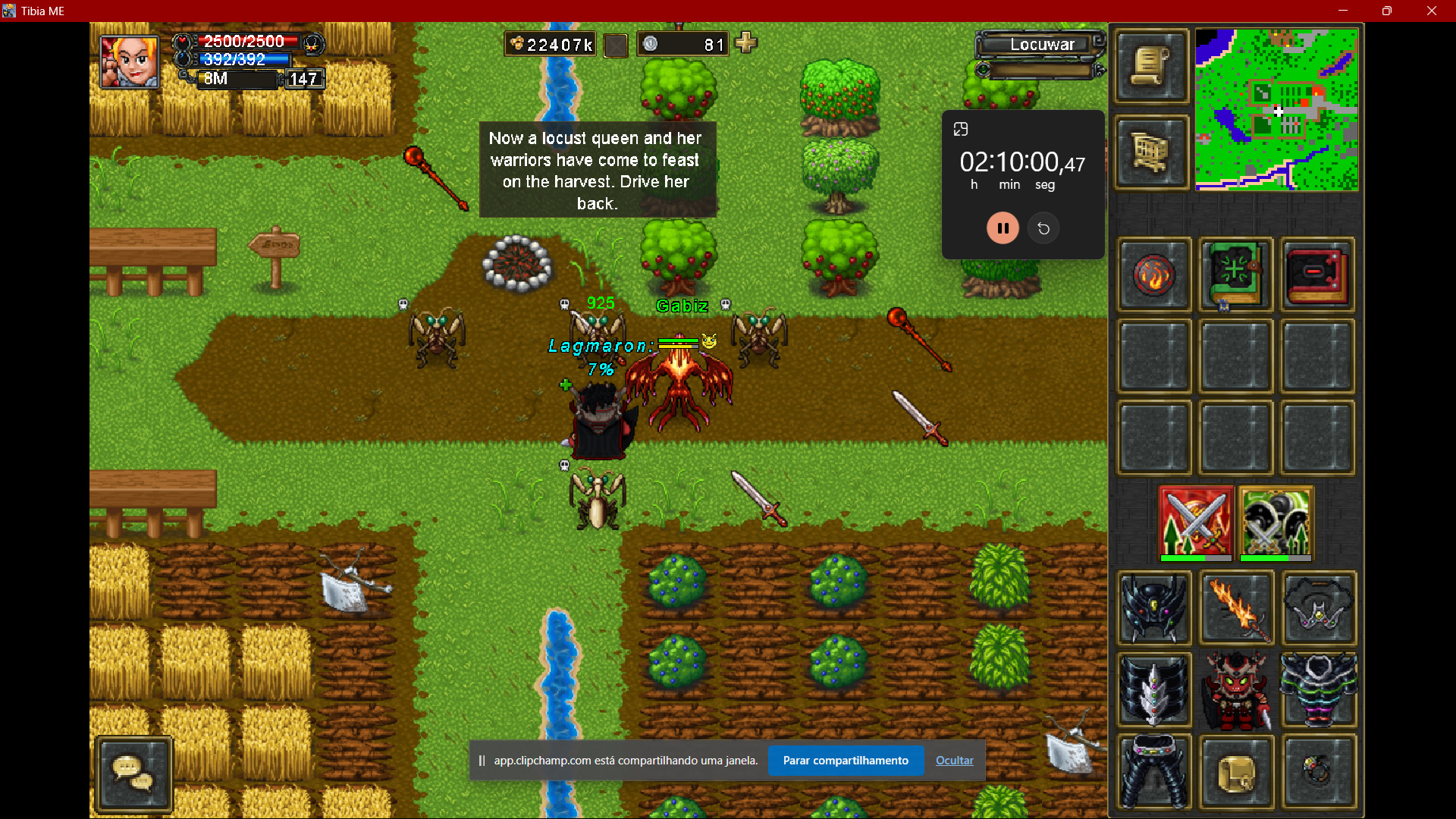The height and width of the screenshot is (819, 1456).
Task: Select the black body armor slot
Action: pos(1318,690)
